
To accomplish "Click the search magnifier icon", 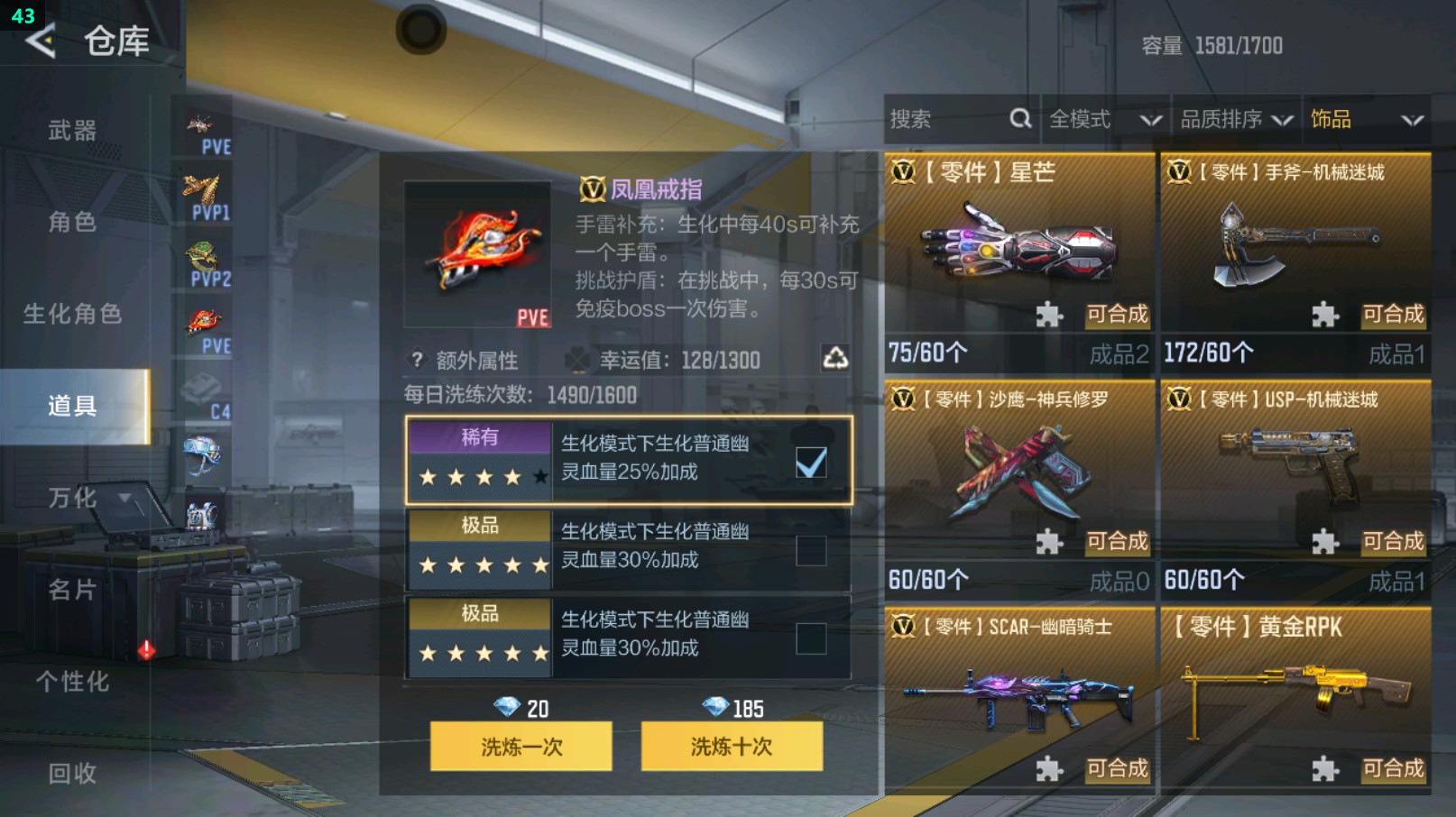I will click(x=1020, y=118).
